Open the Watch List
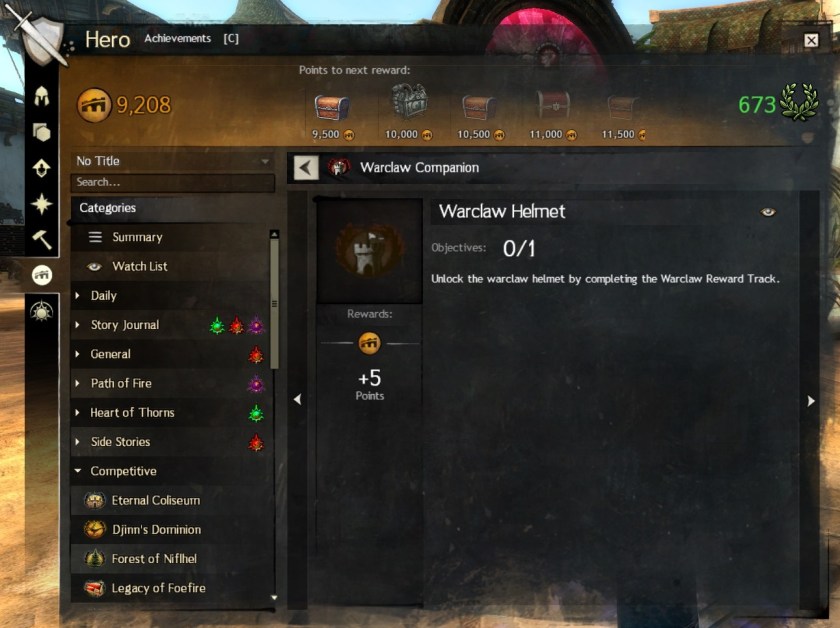The height and width of the screenshot is (628, 840). click(x=139, y=266)
